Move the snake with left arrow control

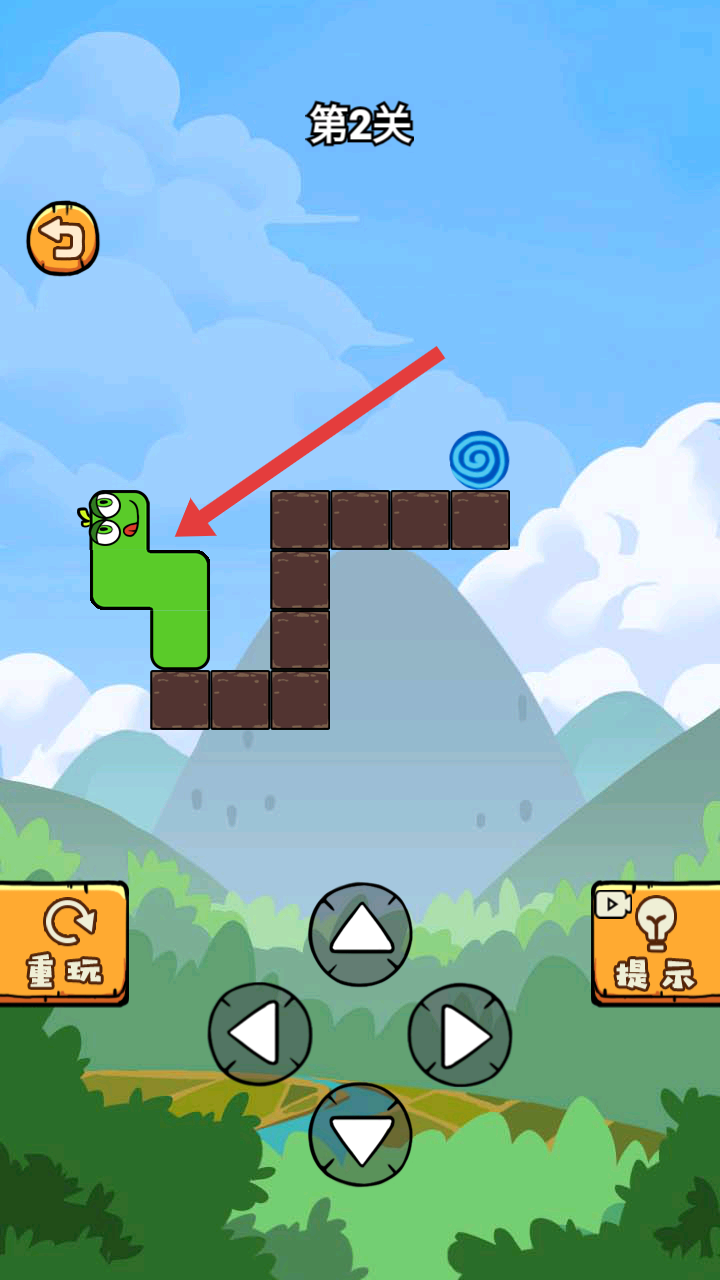pyautogui.click(x=260, y=1035)
